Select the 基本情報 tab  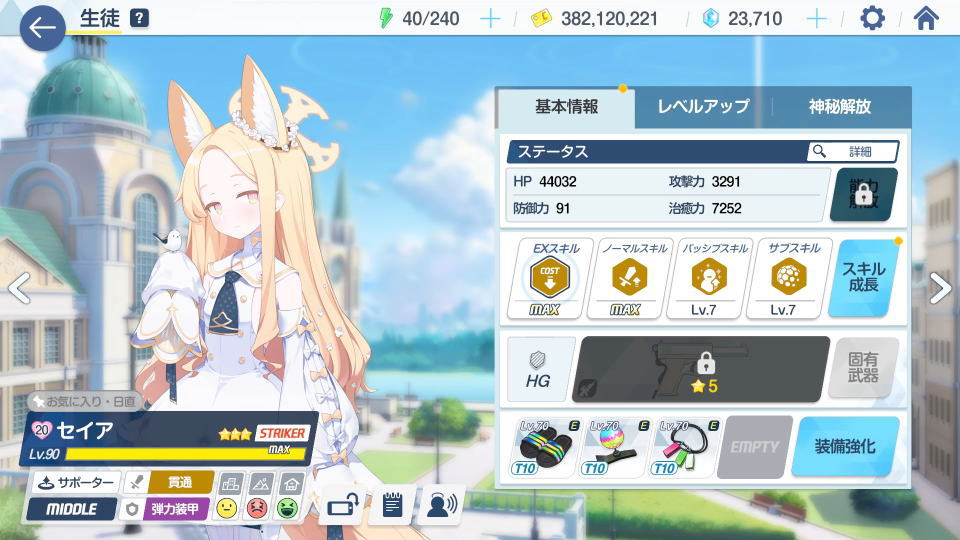(566, 107)
